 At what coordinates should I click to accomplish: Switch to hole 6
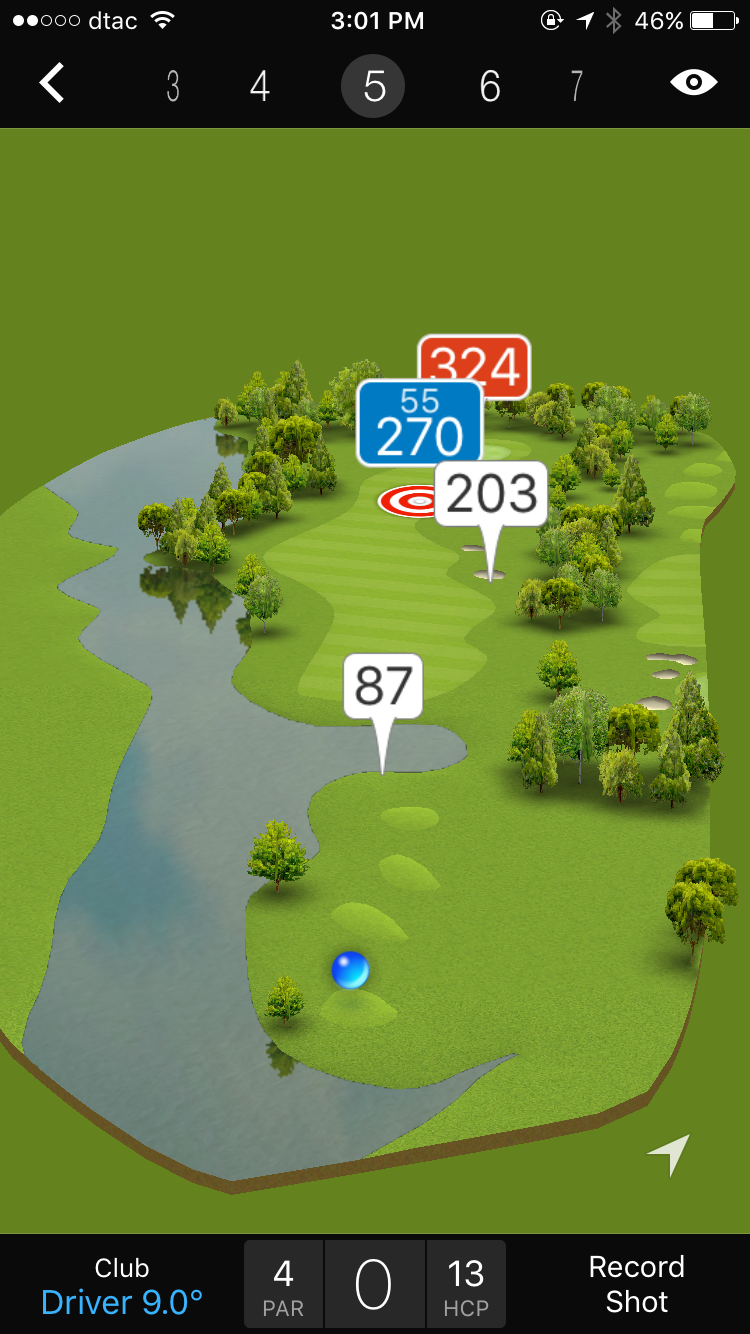[489, 87]
